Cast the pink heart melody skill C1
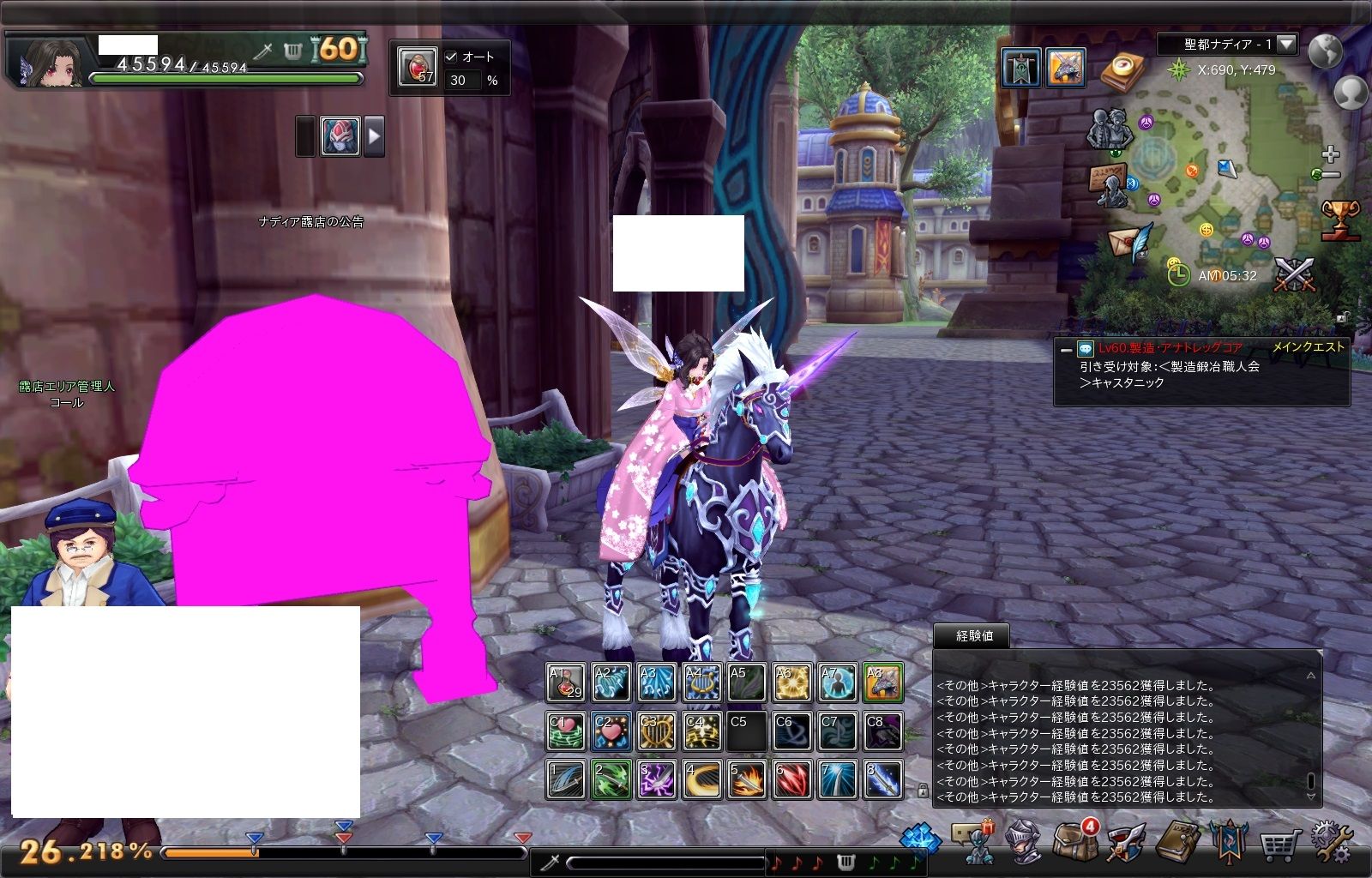 pyautogui.click(x=566, y=731)
